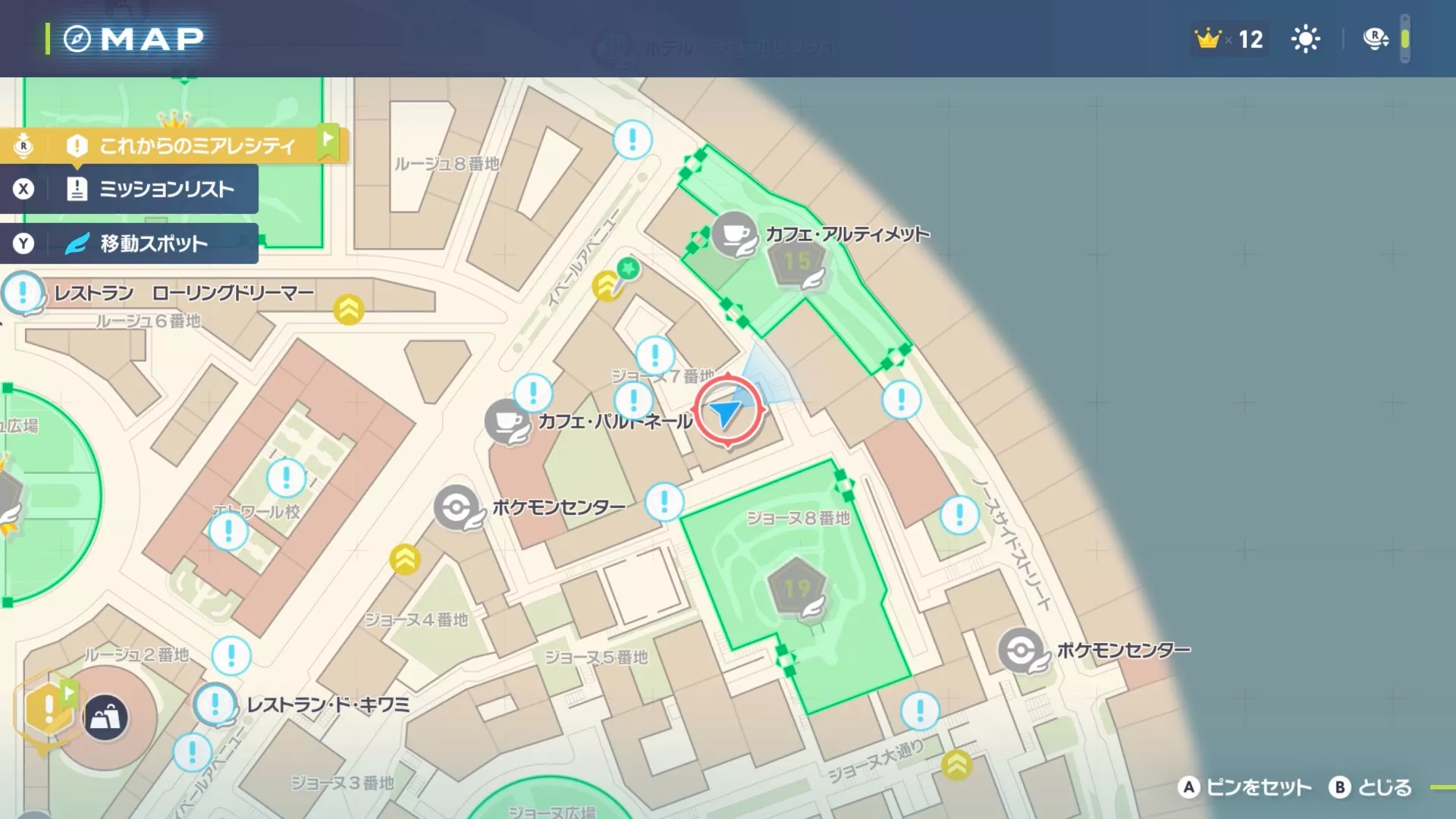Select the eastern Pokémon Center pokéball icon

pyautogui.click(x=1022, y=650)
